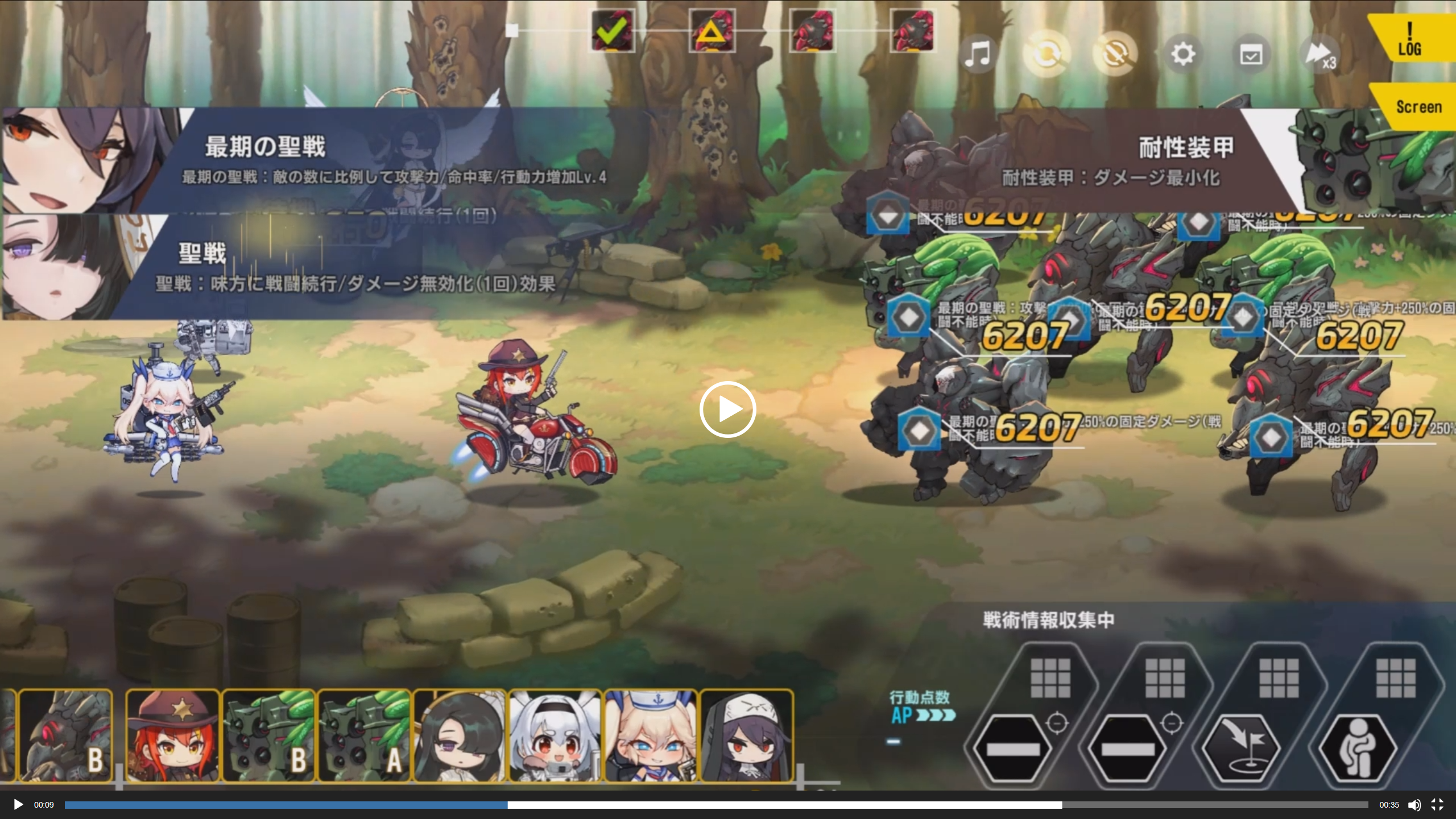Select the red-haired cowgirl turn portrait
This screenshot has width=1456, height=819.
[x=172, y=735]
